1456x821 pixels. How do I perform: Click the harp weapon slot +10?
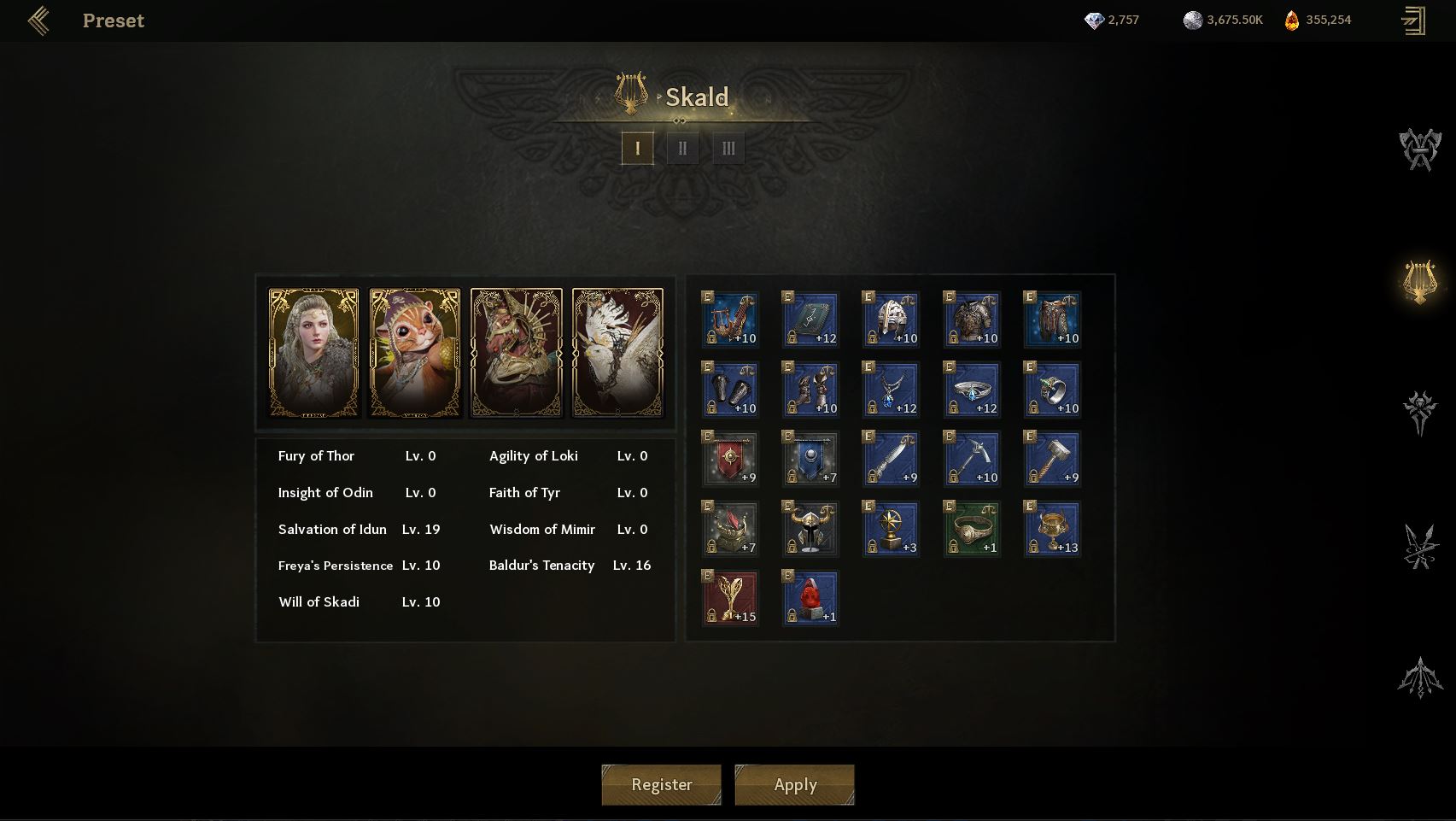click(730, 320)
